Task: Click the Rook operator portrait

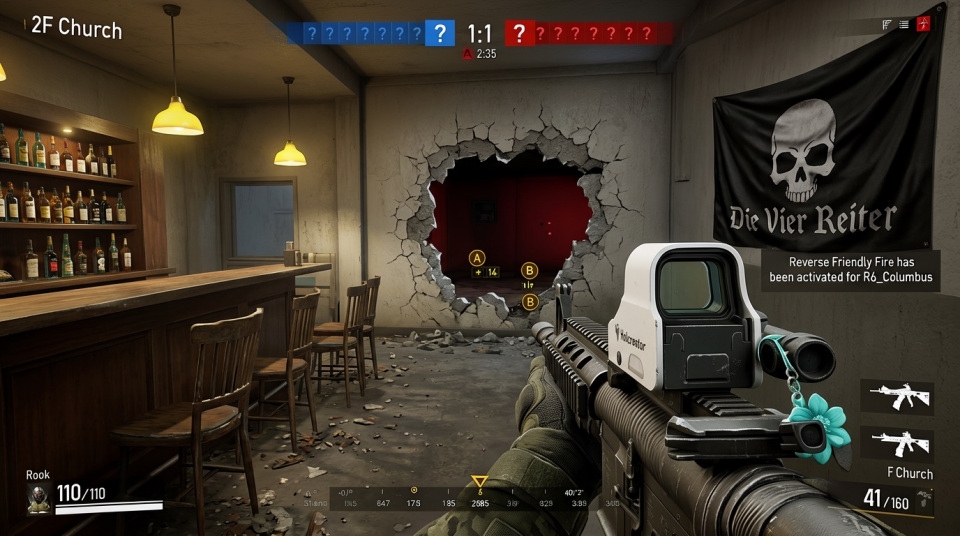Action: (x=39, y=498)
